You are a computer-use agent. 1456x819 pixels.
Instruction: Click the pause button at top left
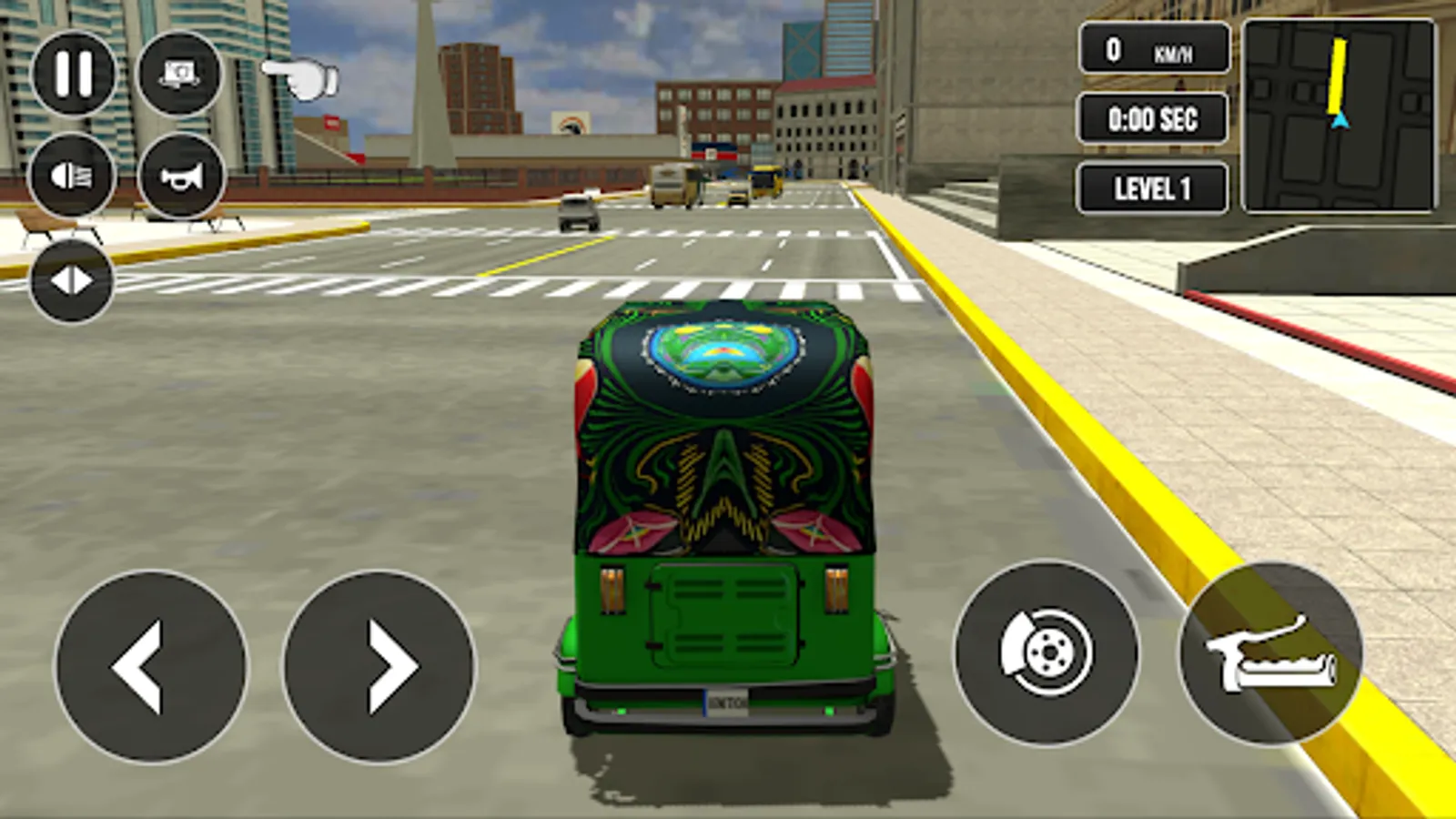coord(73,73)
